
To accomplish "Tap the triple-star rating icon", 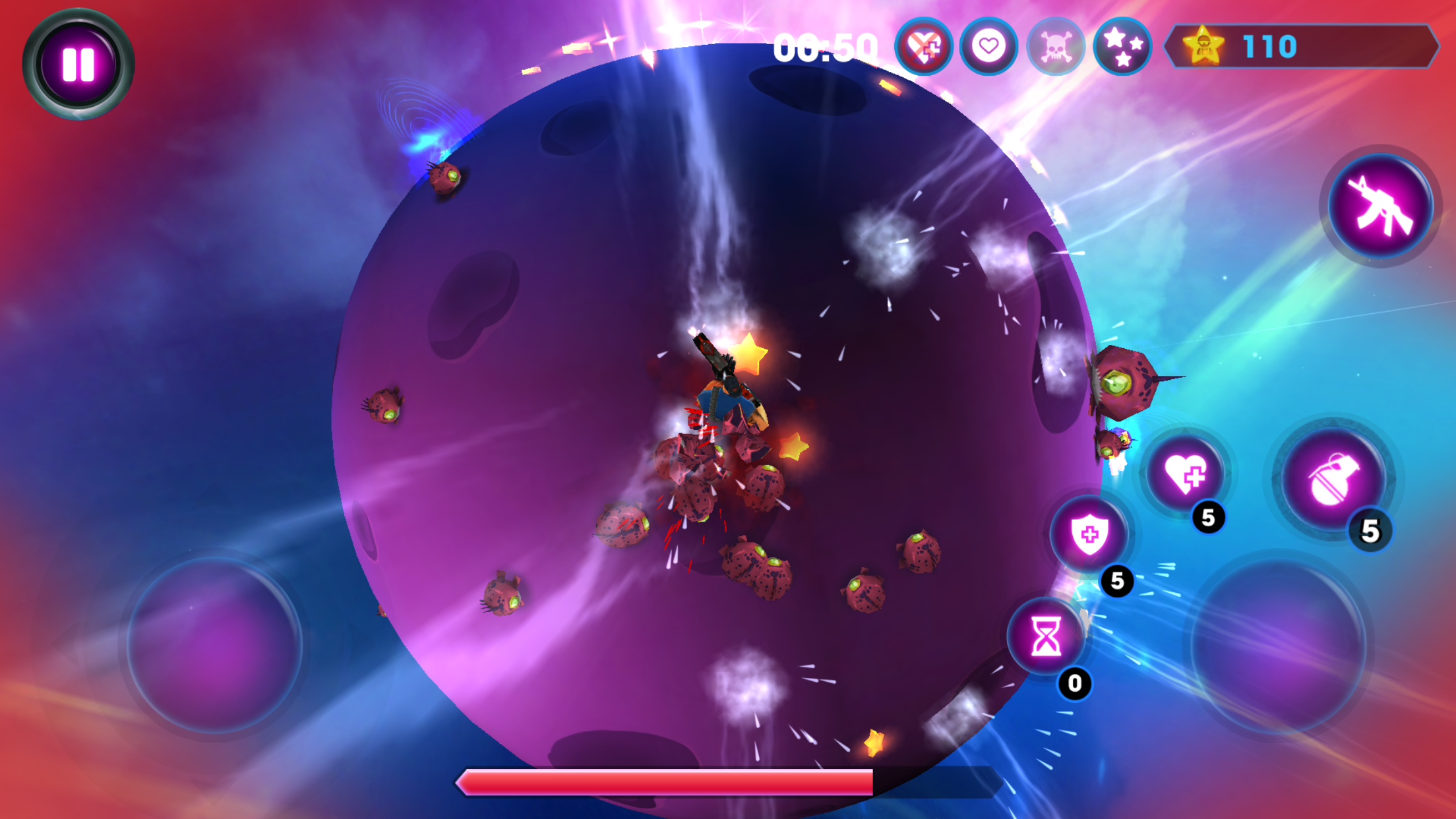I will point(1122,47).
